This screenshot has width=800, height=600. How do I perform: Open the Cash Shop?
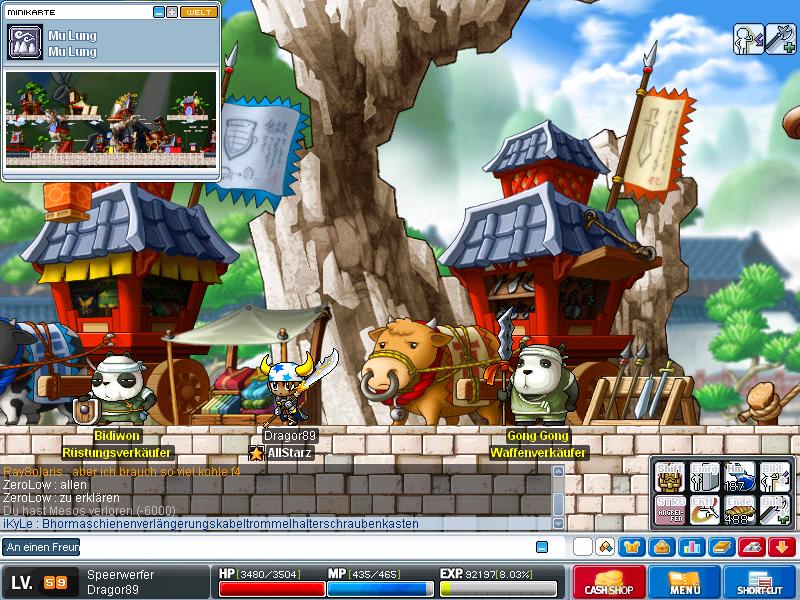pos(607,582)
